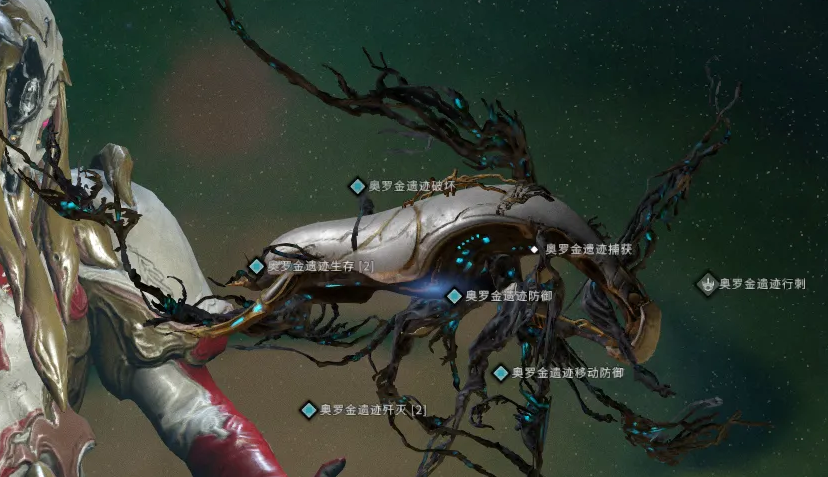Open the 奥罗金遗迹捕获 mission node
This screenshot has height=477, width=828.
[535, 249]
